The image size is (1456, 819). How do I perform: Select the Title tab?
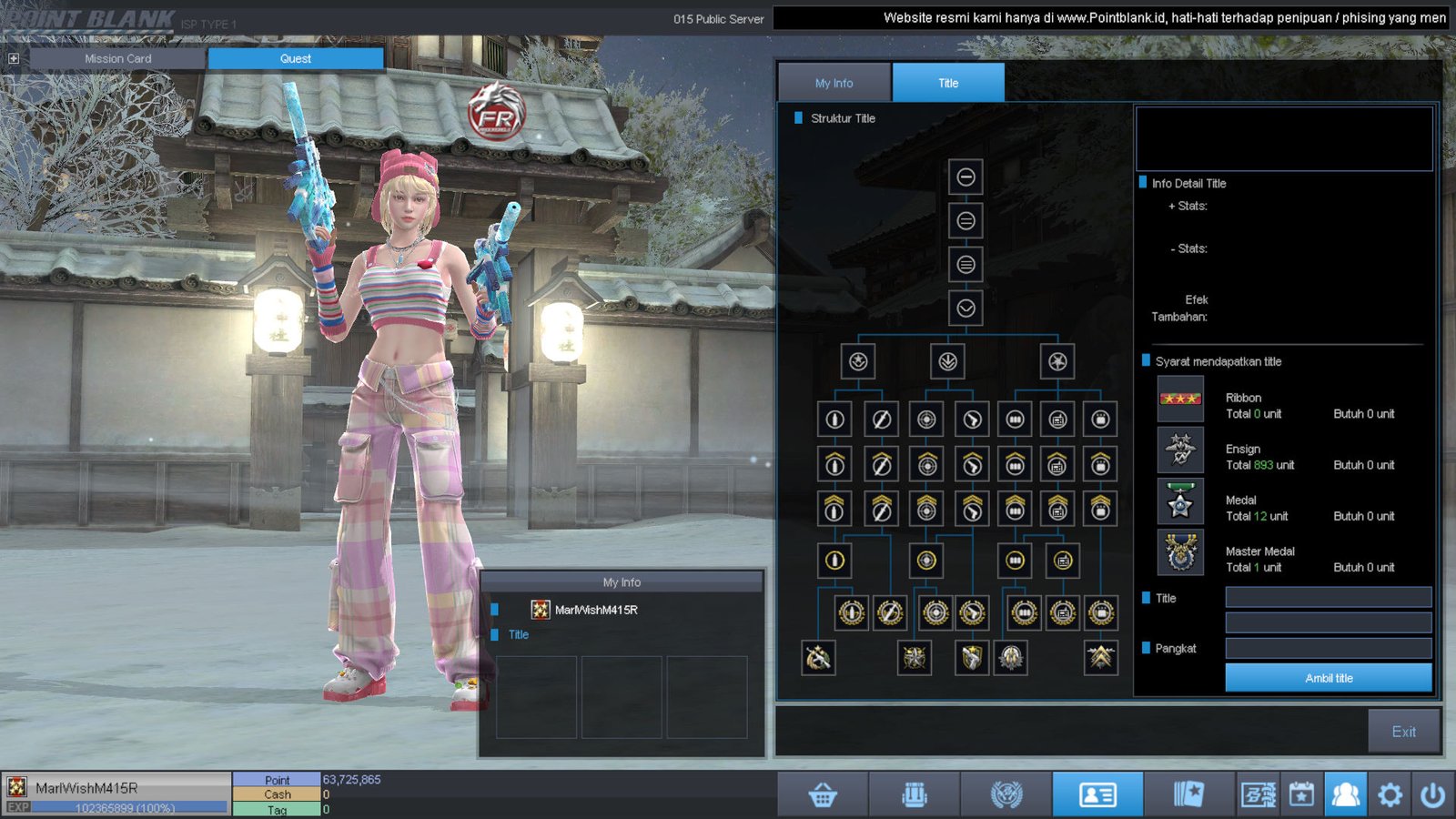(948, 83)
